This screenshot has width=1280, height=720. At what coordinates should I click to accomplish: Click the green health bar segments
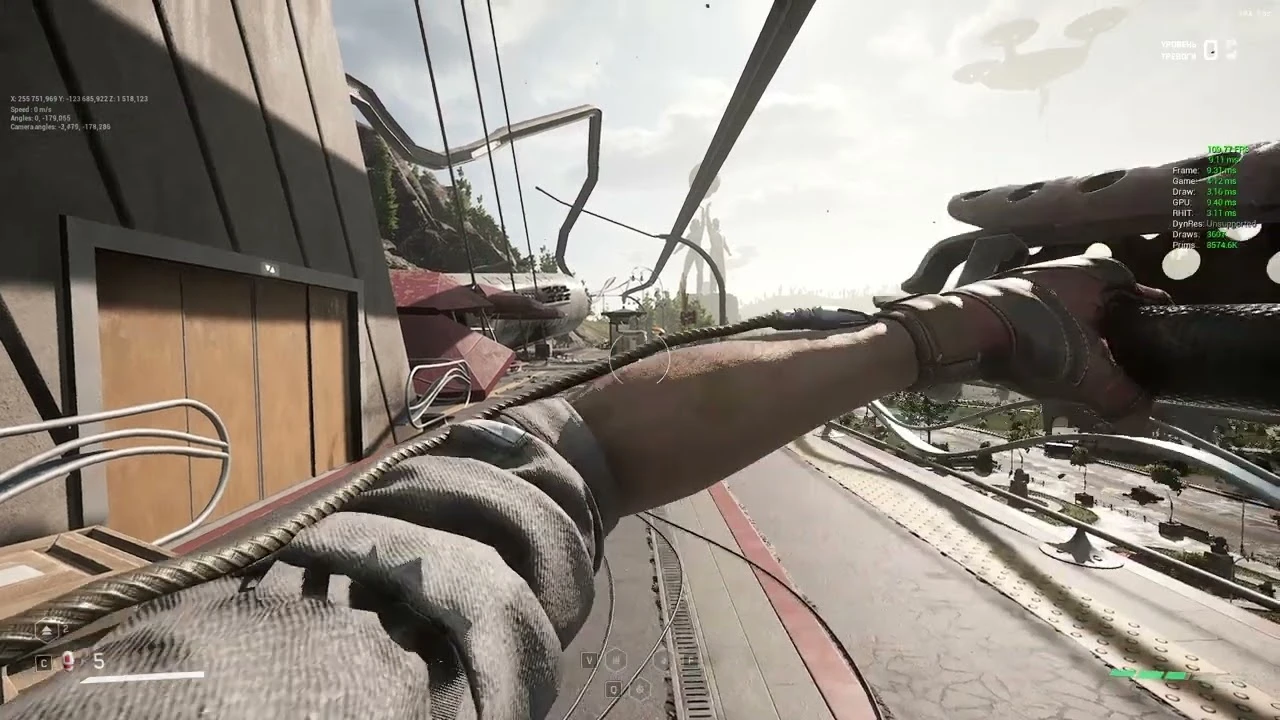click(x=1150, y=674)
